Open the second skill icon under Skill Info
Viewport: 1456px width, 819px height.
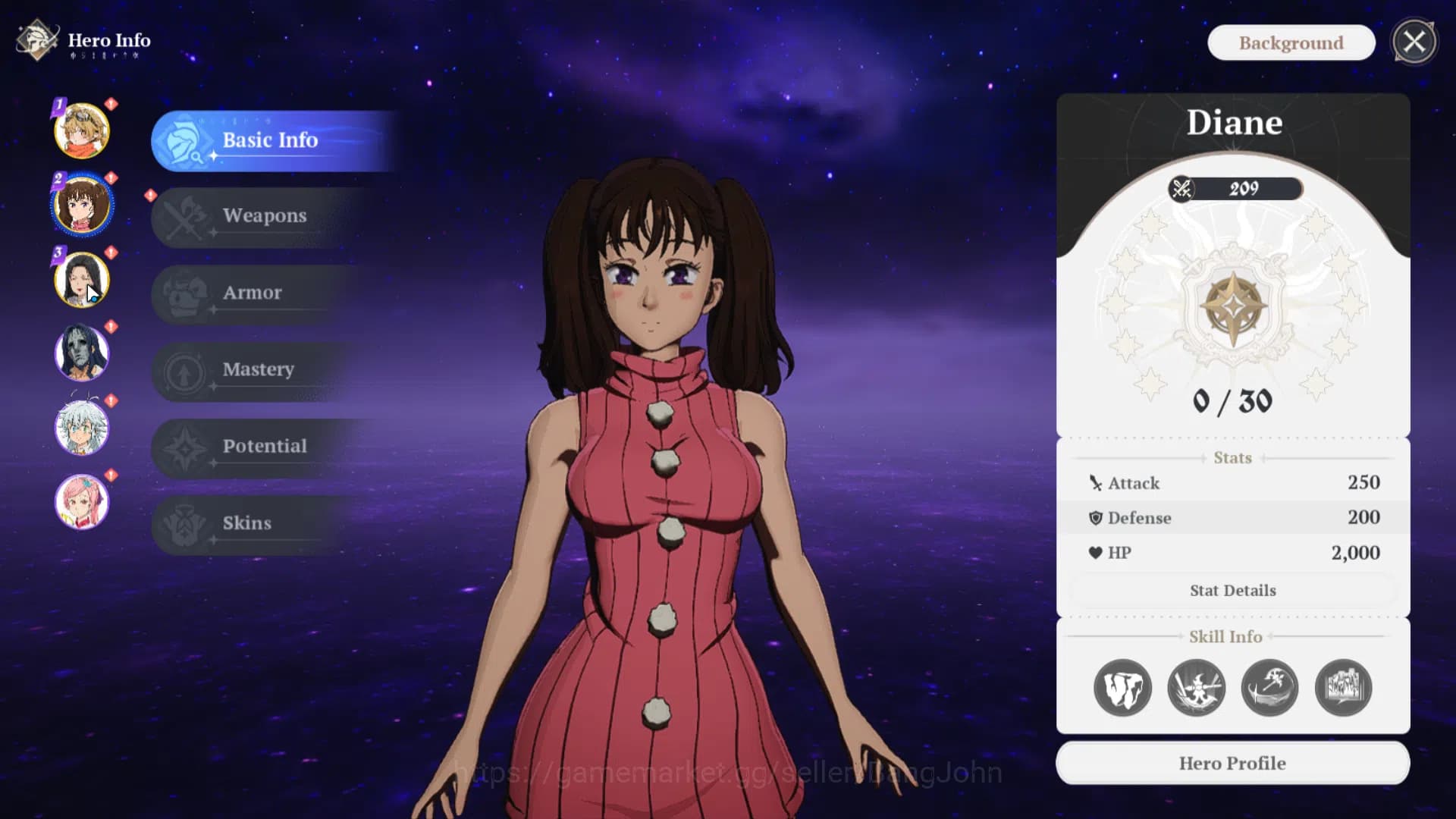click(1197, 687)
